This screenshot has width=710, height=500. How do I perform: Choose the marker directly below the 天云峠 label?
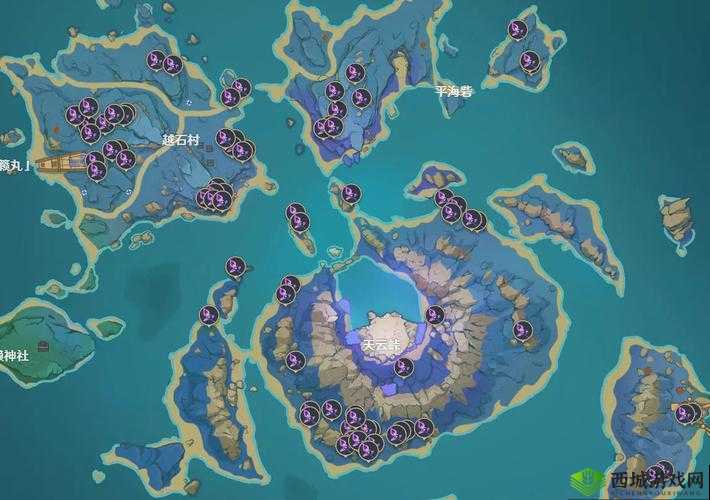pos(403,367)
